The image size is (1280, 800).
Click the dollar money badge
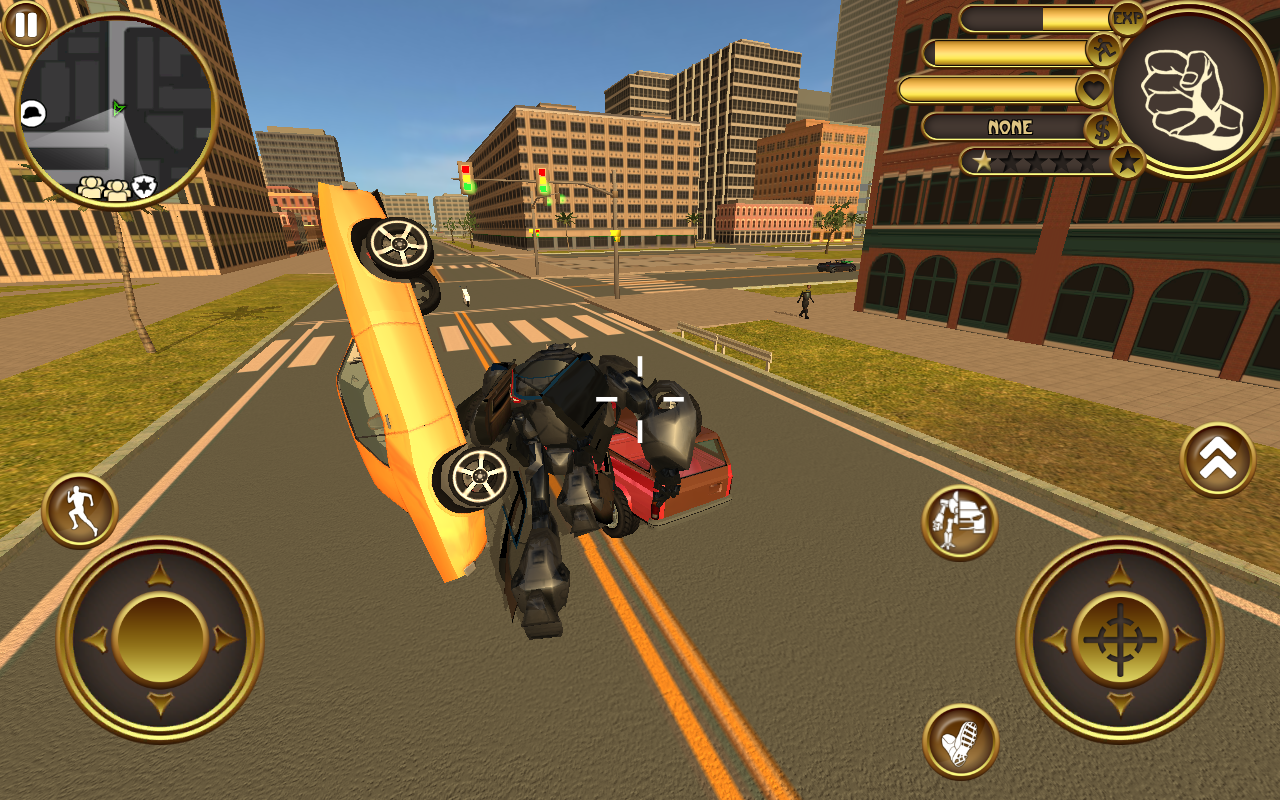coord(1101,128)
